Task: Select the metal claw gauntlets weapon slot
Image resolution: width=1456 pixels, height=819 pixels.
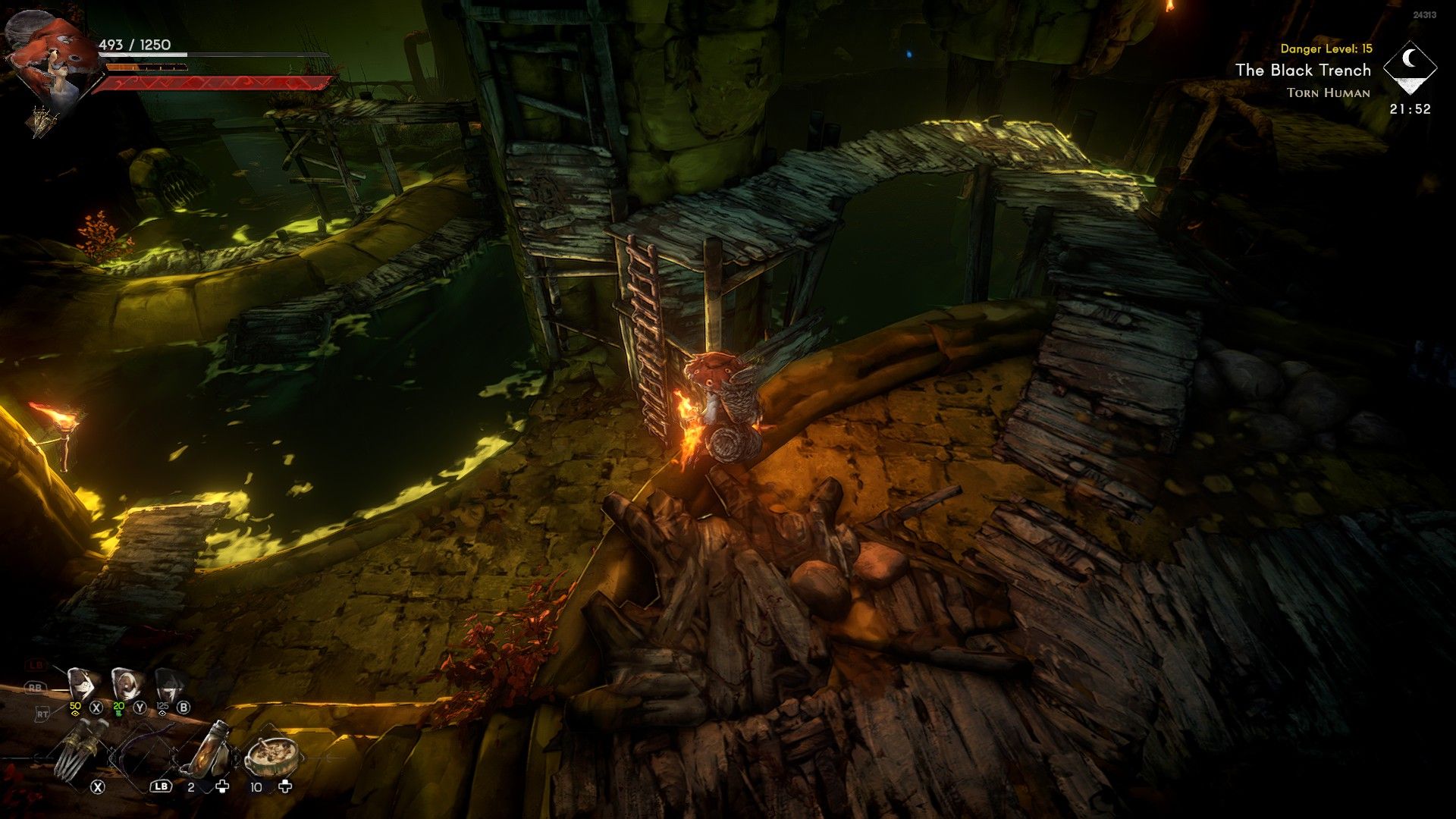Action: point(80,749)
